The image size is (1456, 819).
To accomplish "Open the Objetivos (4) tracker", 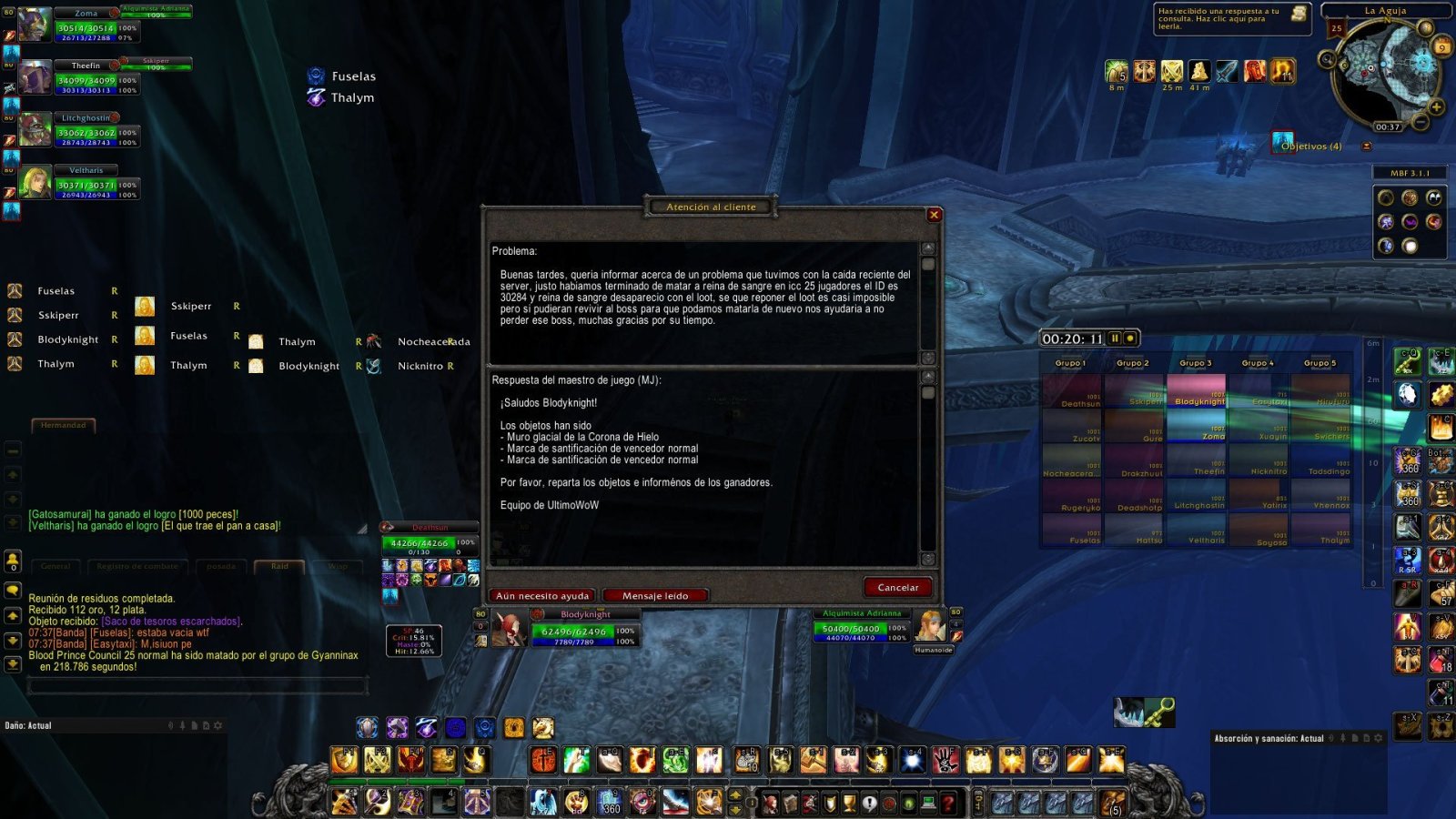I will [x=1310, y=147].
